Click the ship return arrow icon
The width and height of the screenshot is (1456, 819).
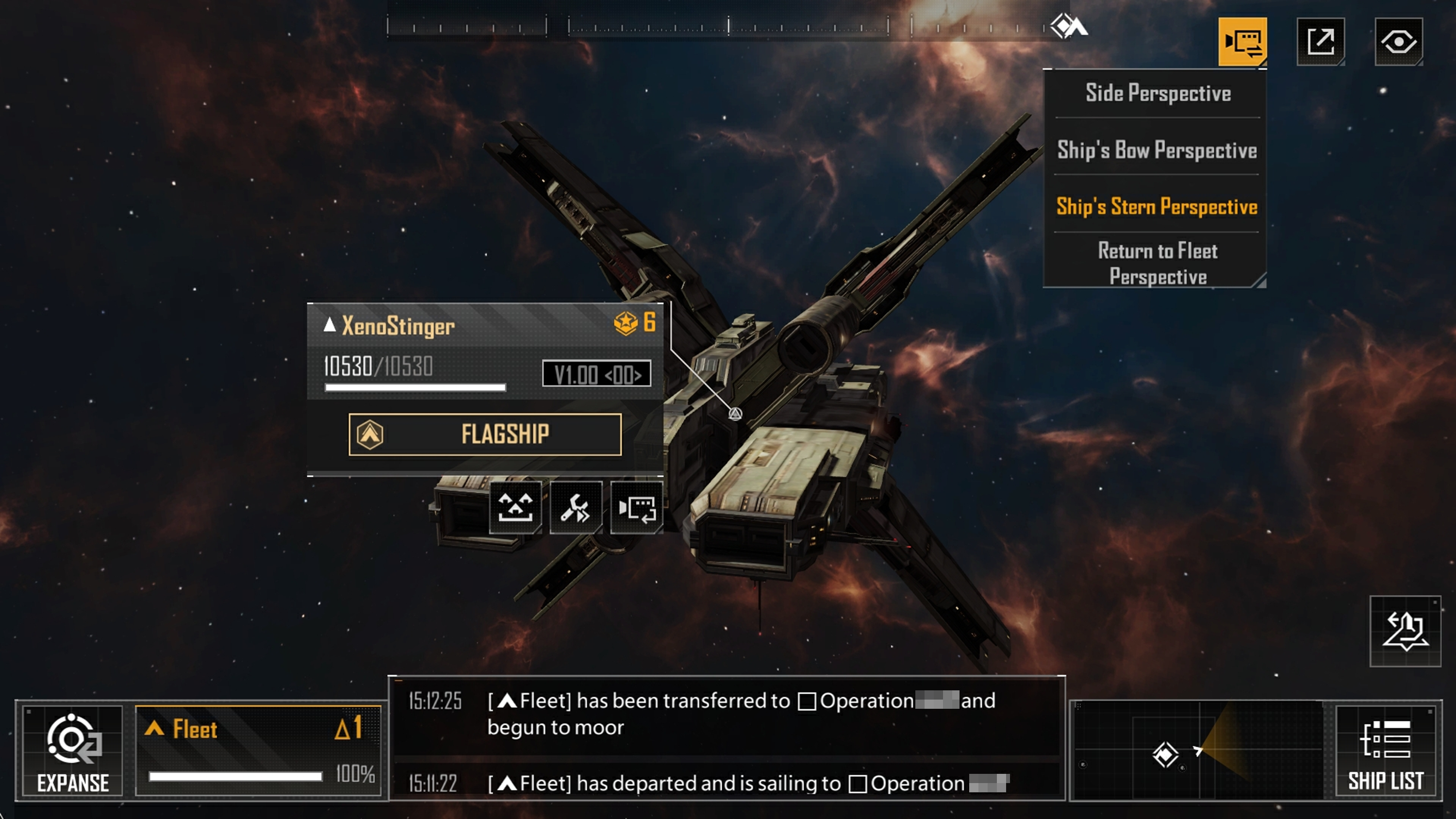1405,631
